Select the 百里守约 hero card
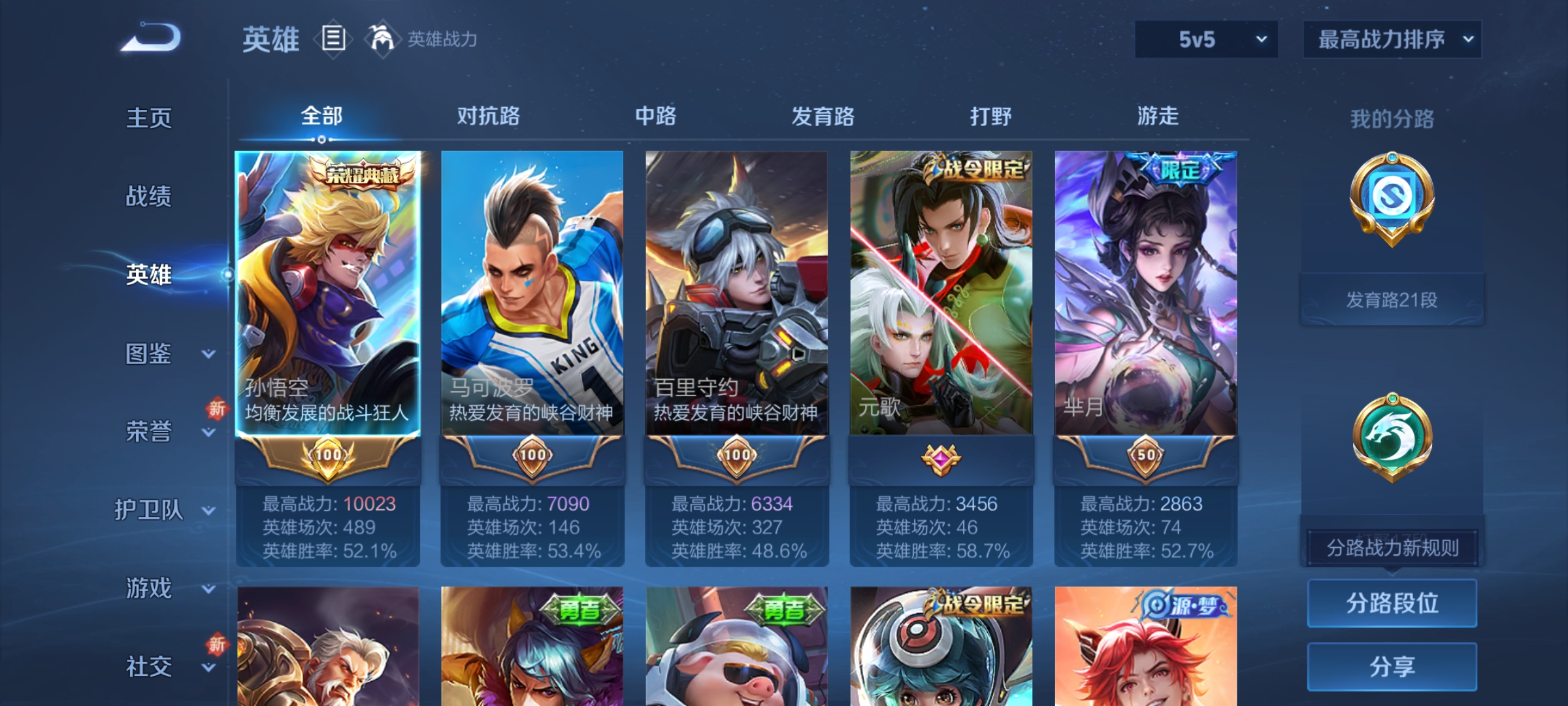This screenshot has height=706, width=1568. [737, 294]
